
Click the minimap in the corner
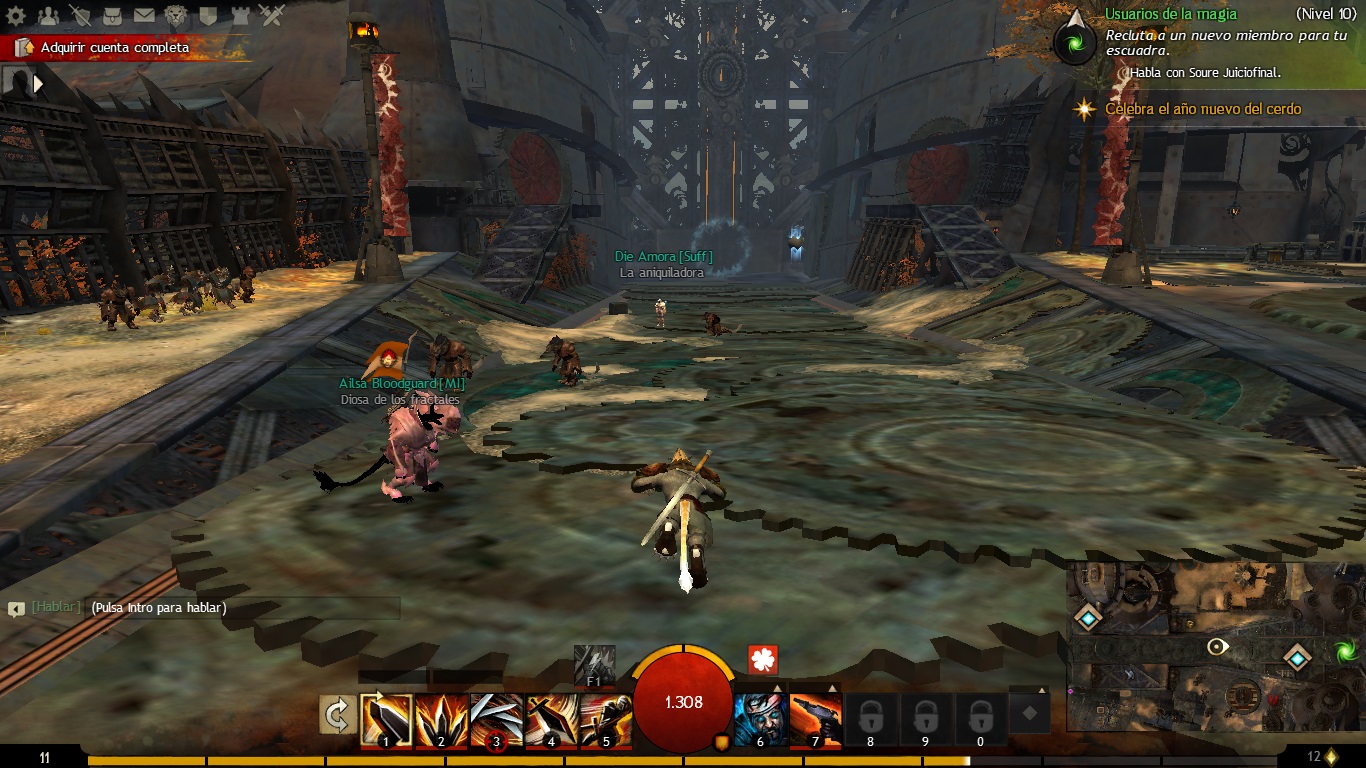tap(1215, 647)
